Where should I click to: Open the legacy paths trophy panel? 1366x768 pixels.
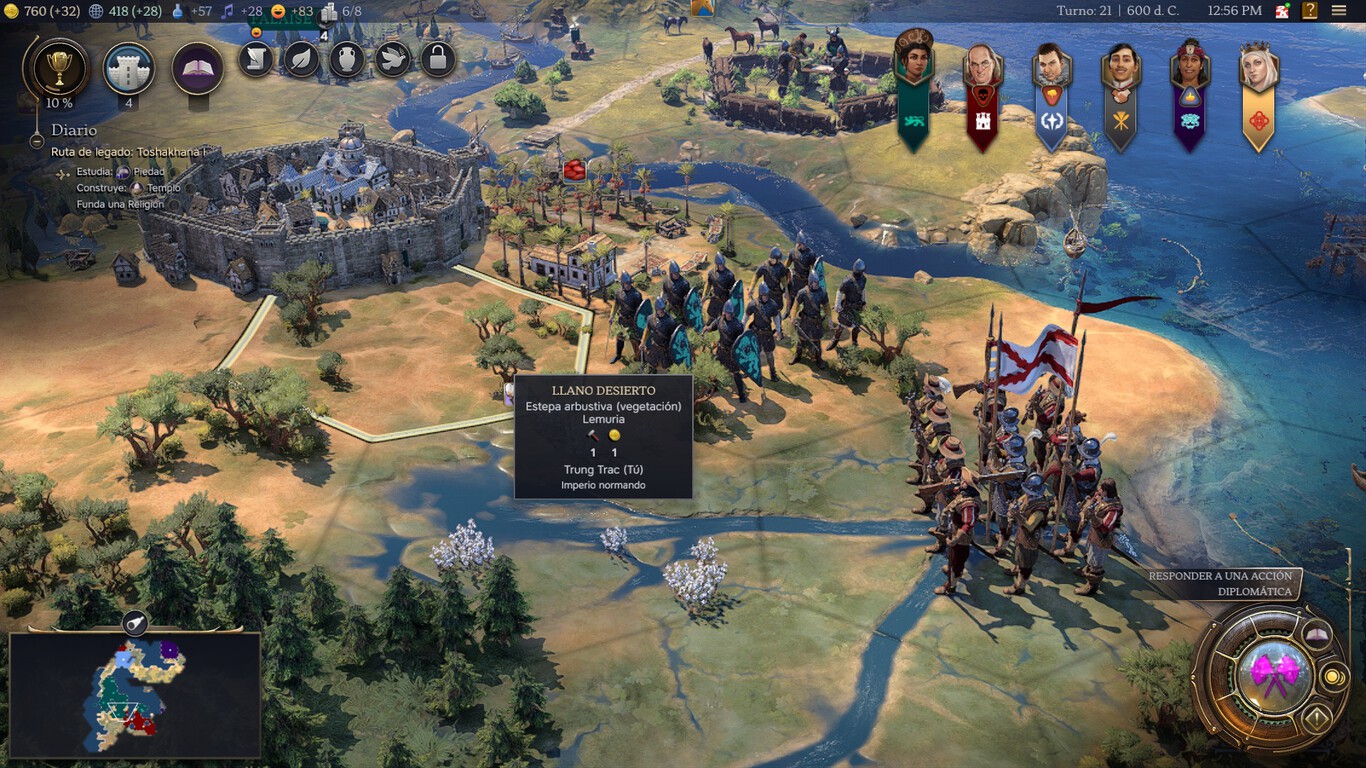pos(60,67)
